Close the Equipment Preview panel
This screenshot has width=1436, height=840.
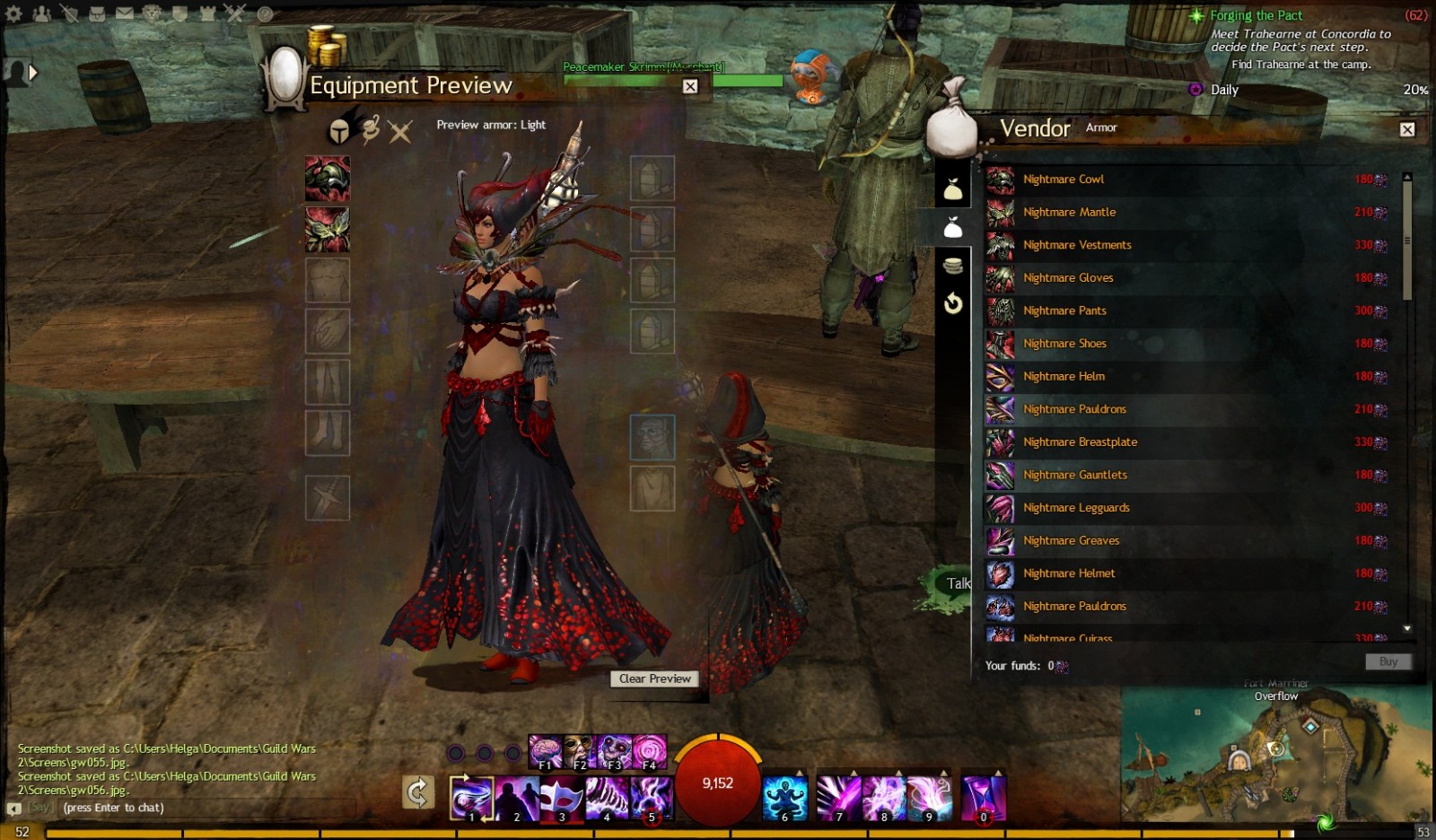(x=690, y=86)
